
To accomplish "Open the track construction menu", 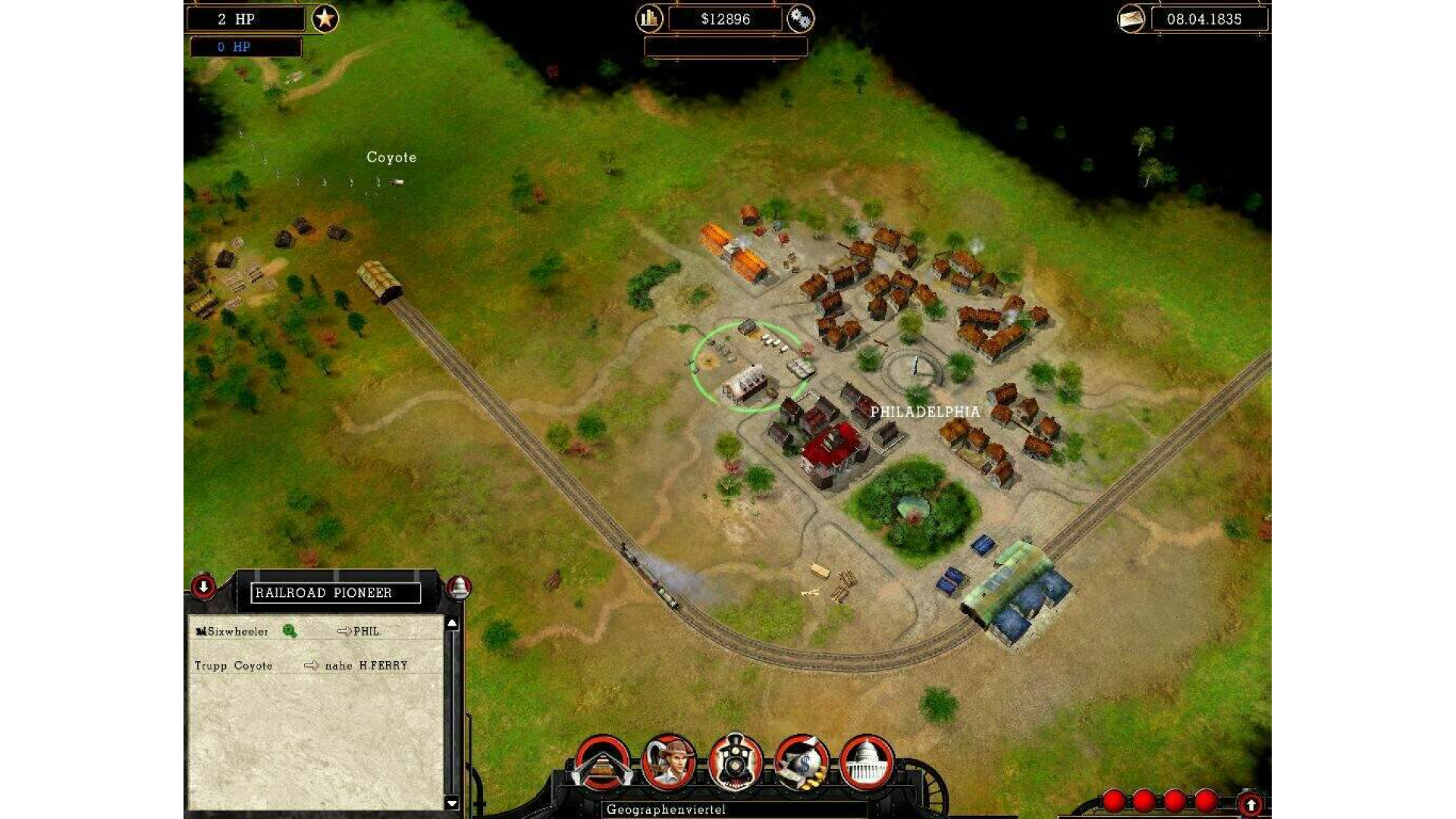I will [x=602, y=763].
